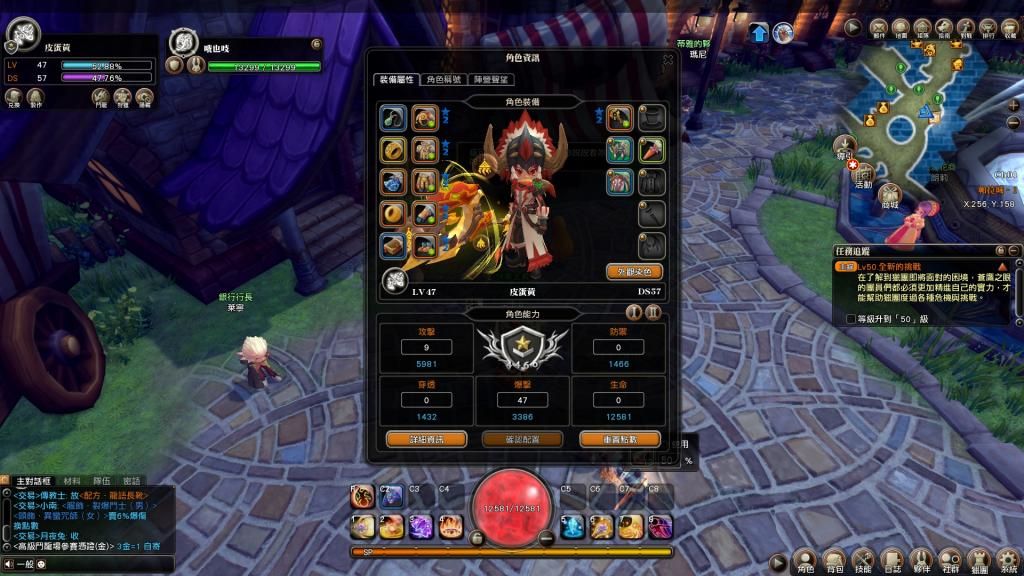The height and width of the screenshot is (576, 1024).
Task: Select the carrot item equipment slot
Action: pos(652,151)
